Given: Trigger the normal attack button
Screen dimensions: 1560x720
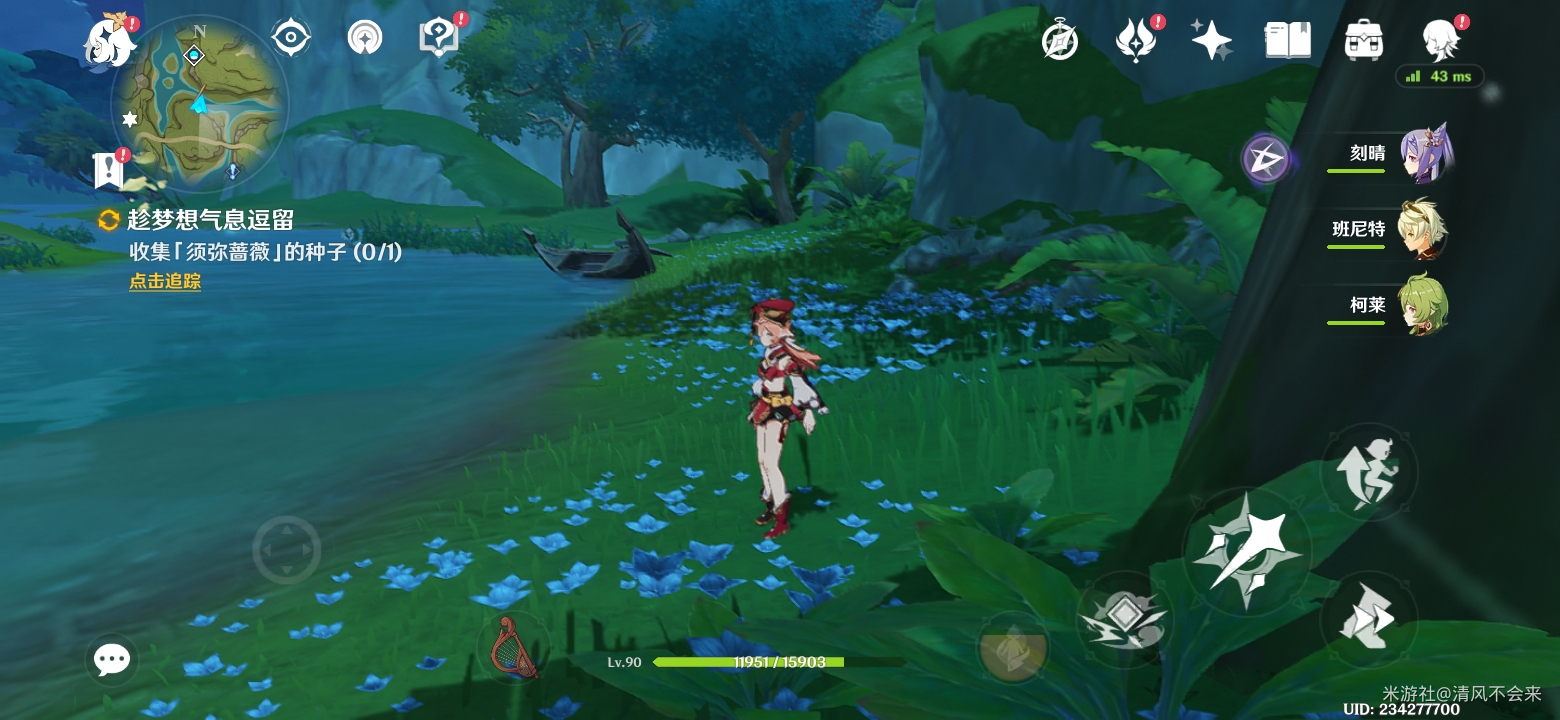Looking at the screenshot, I should [1246, 551].
